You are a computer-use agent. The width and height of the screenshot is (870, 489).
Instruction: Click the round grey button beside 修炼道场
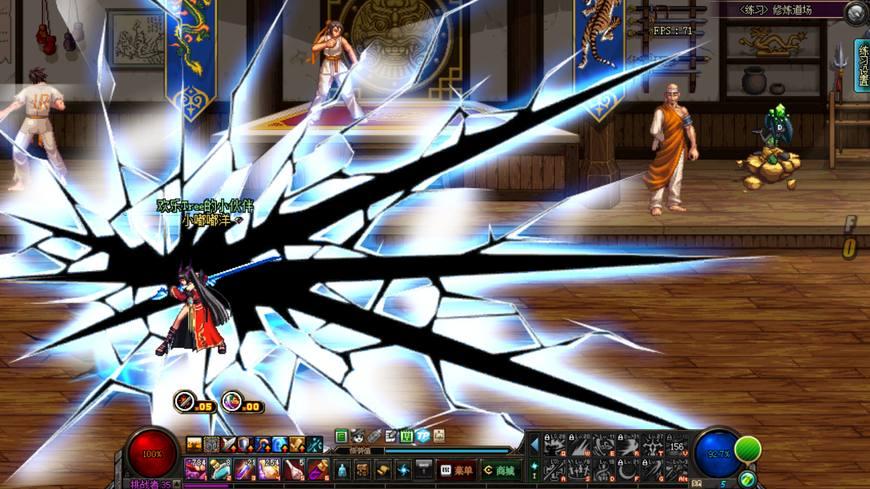click(x=855, y=13)
